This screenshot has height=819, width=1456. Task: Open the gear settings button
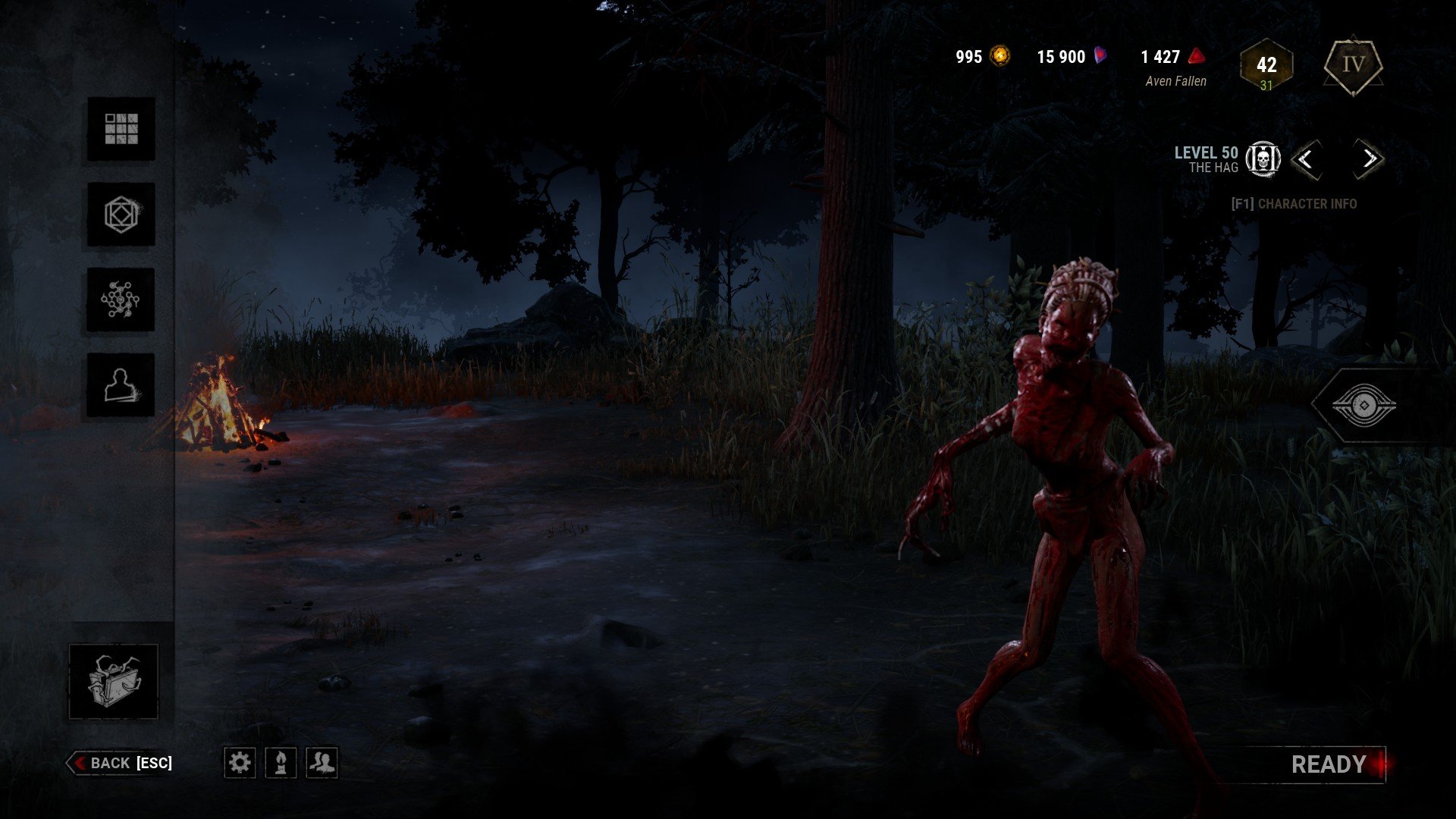click(x=240, y=762)
